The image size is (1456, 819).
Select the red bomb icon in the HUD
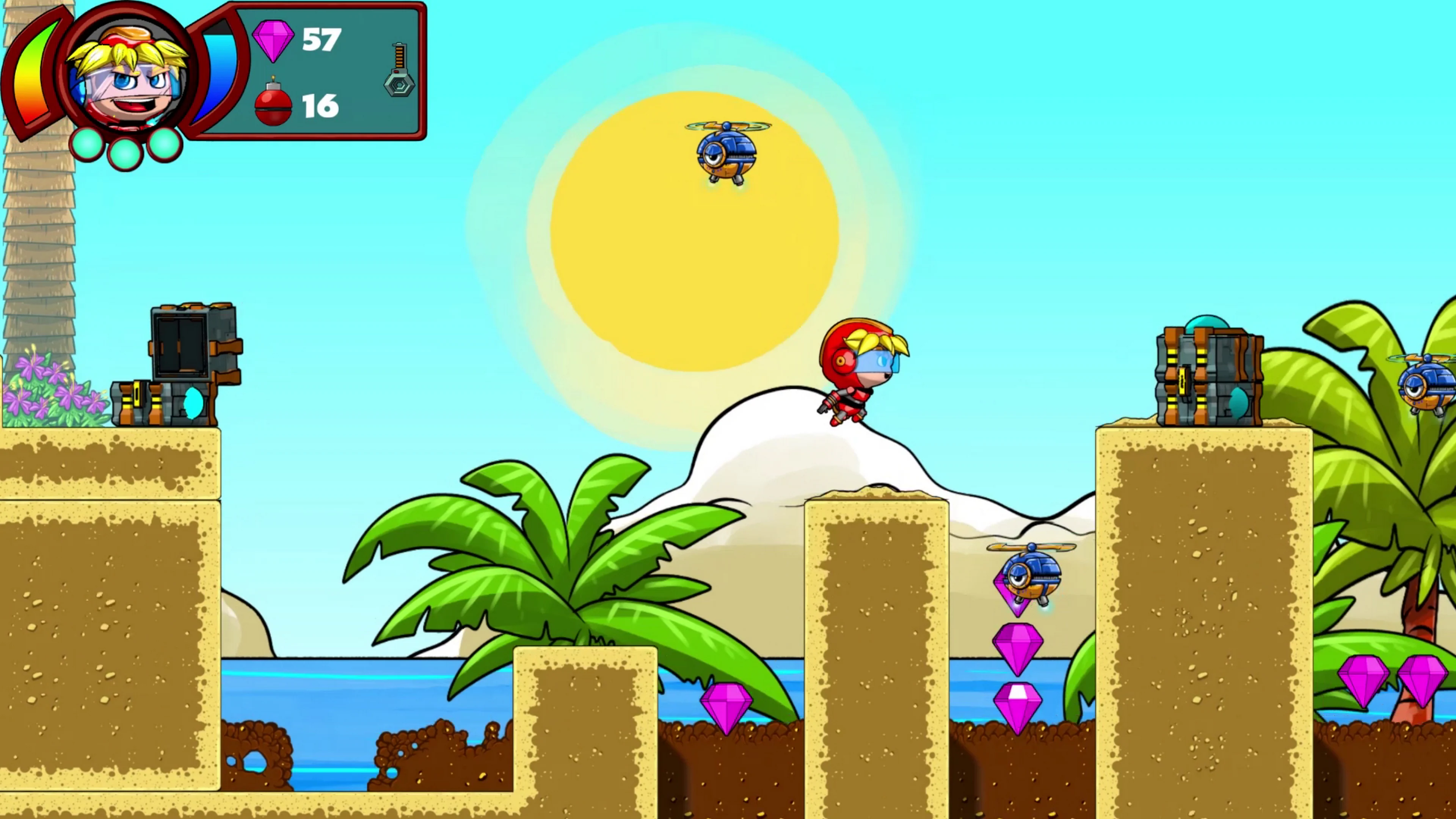[273, 105]
